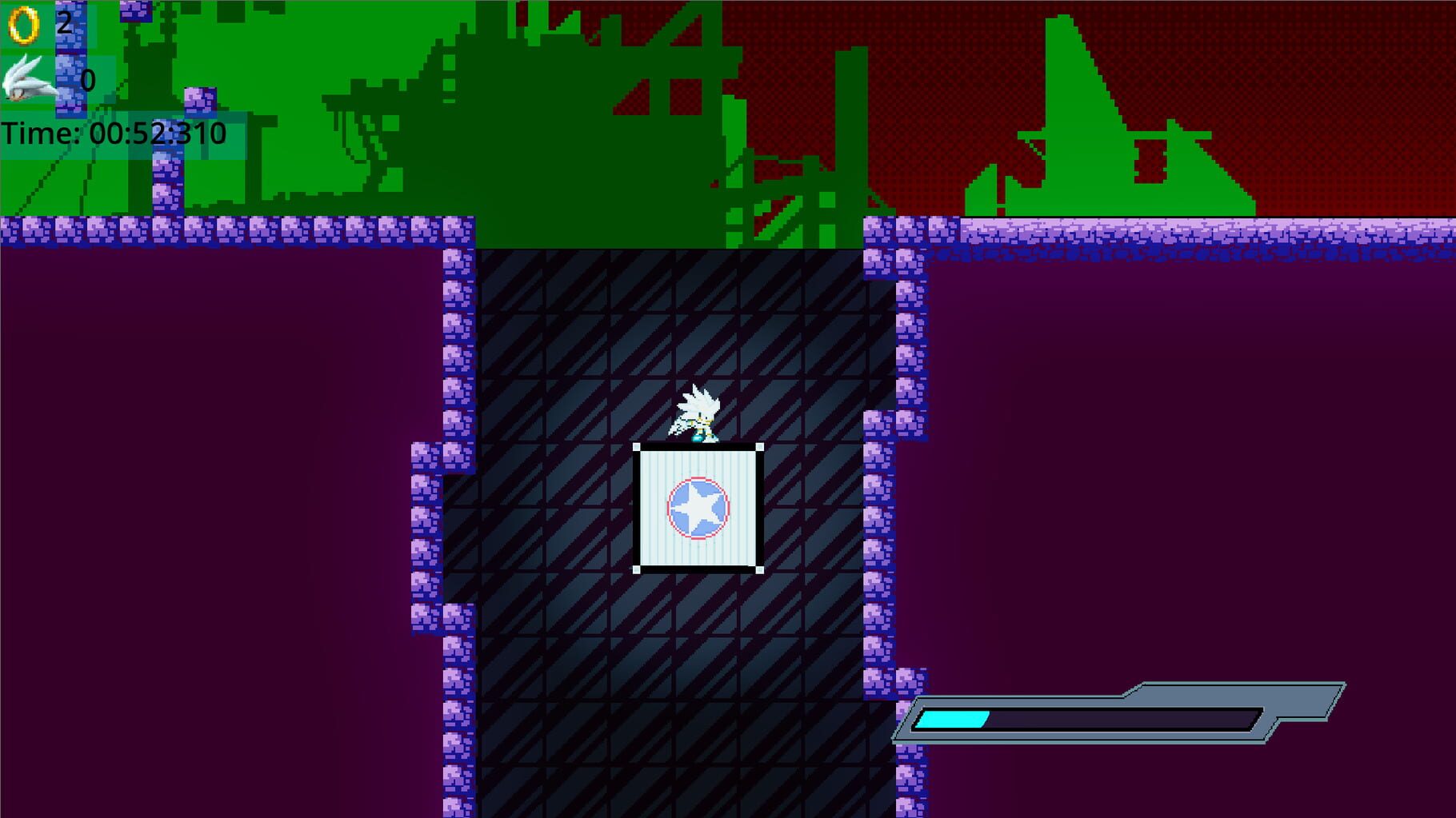
Task: Click the cyan segment of the energy gauge
Action: tap(952, 720)
